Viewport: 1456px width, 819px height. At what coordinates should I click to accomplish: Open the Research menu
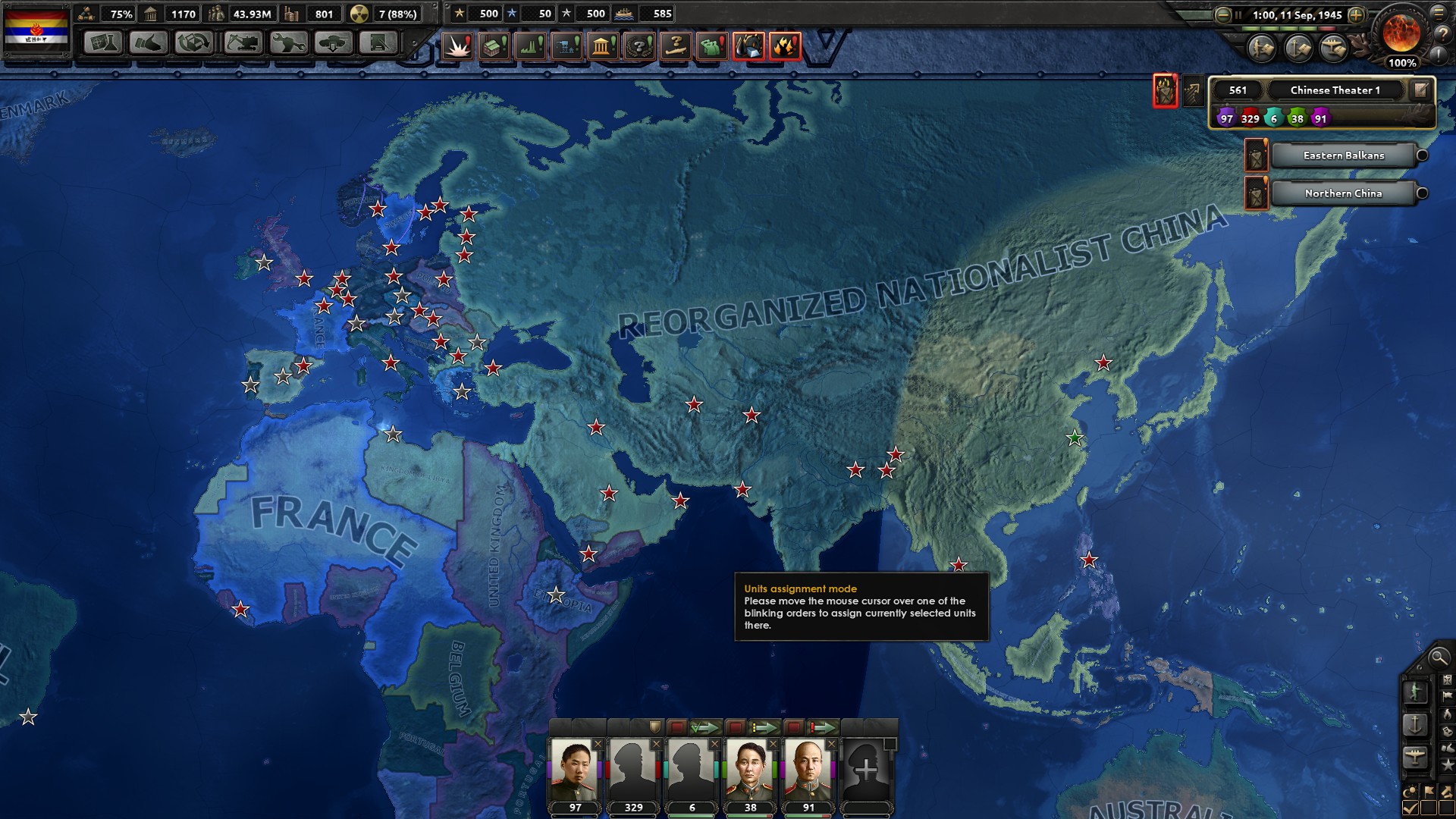102,43
